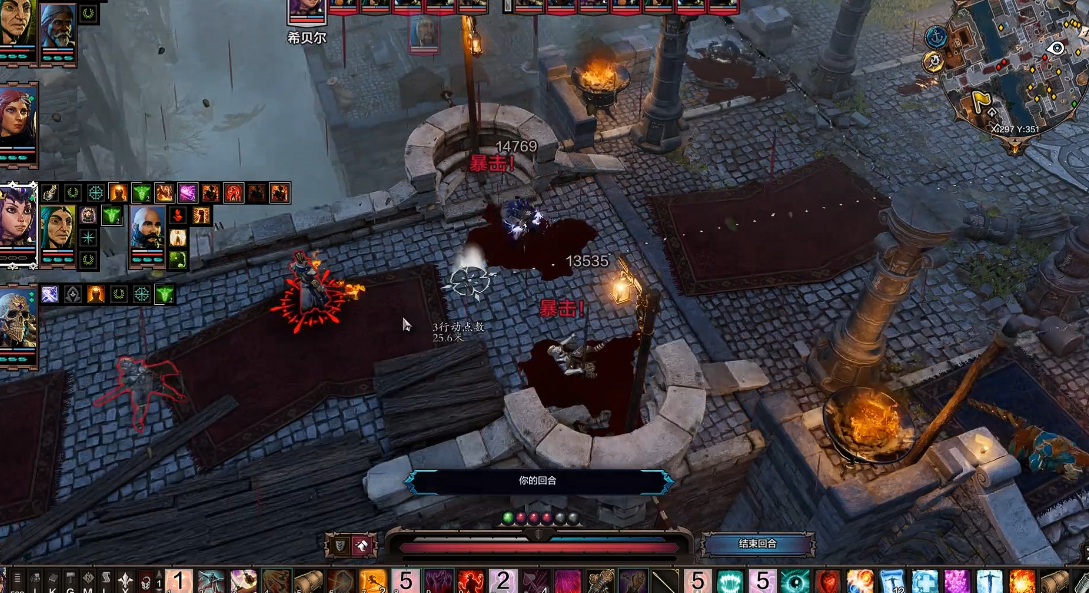Viewport: 1089px width, 593px height.
Task: Click the 结束回合 end turn button
Action: pyautogui.click(x=757, y=544)
